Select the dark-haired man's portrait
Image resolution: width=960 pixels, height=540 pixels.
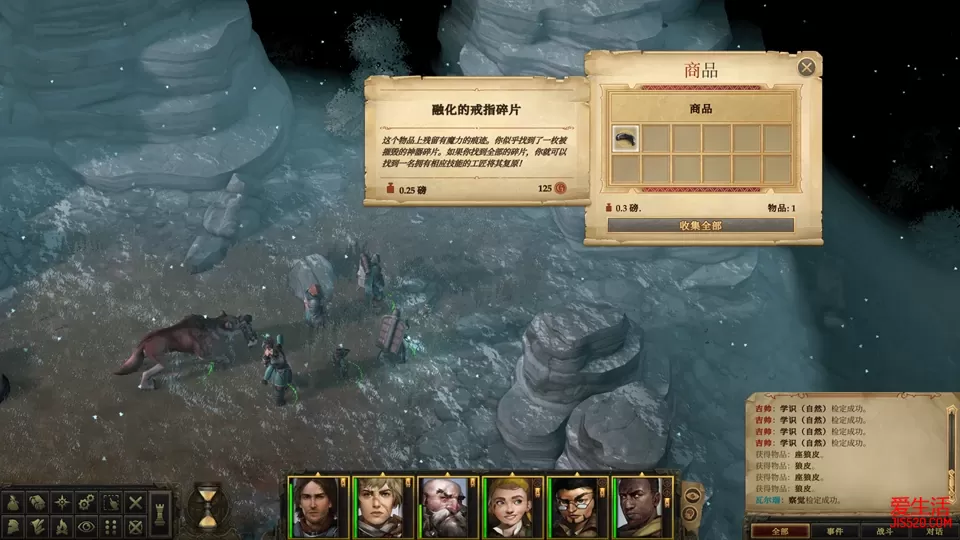pyautogui.click(x=316, y=503)
